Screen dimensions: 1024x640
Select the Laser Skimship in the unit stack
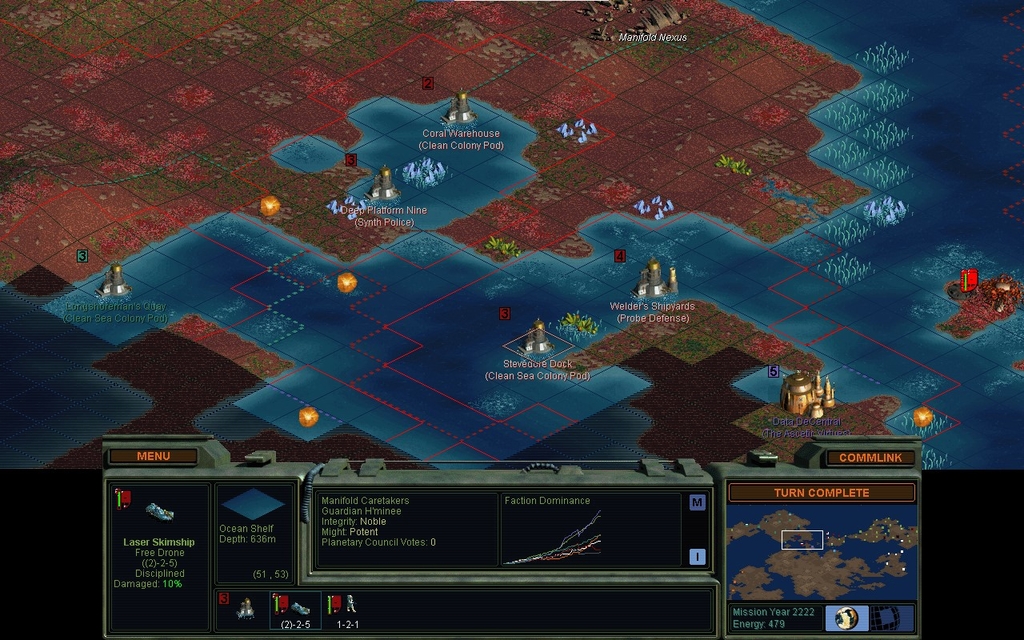[x=294, y=606]
